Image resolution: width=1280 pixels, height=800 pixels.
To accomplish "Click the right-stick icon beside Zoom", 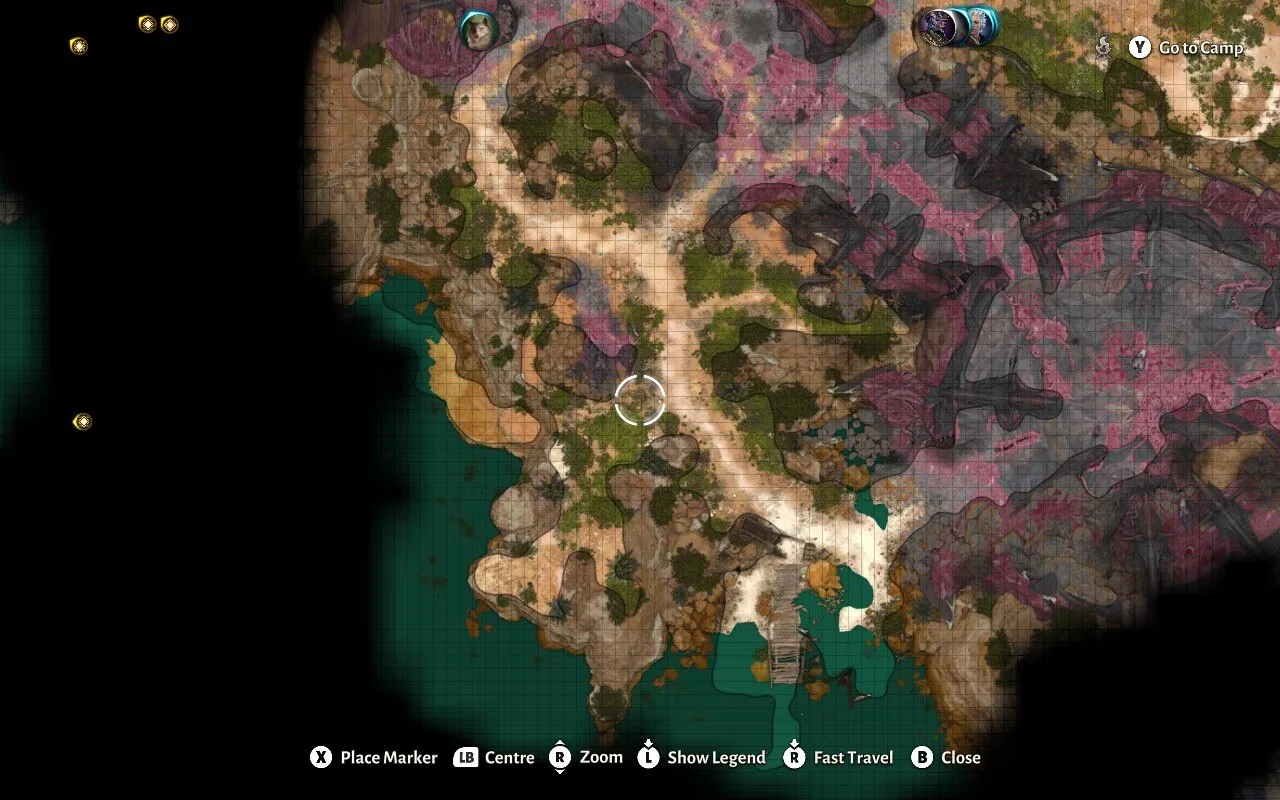I will (x=559, y=758).
